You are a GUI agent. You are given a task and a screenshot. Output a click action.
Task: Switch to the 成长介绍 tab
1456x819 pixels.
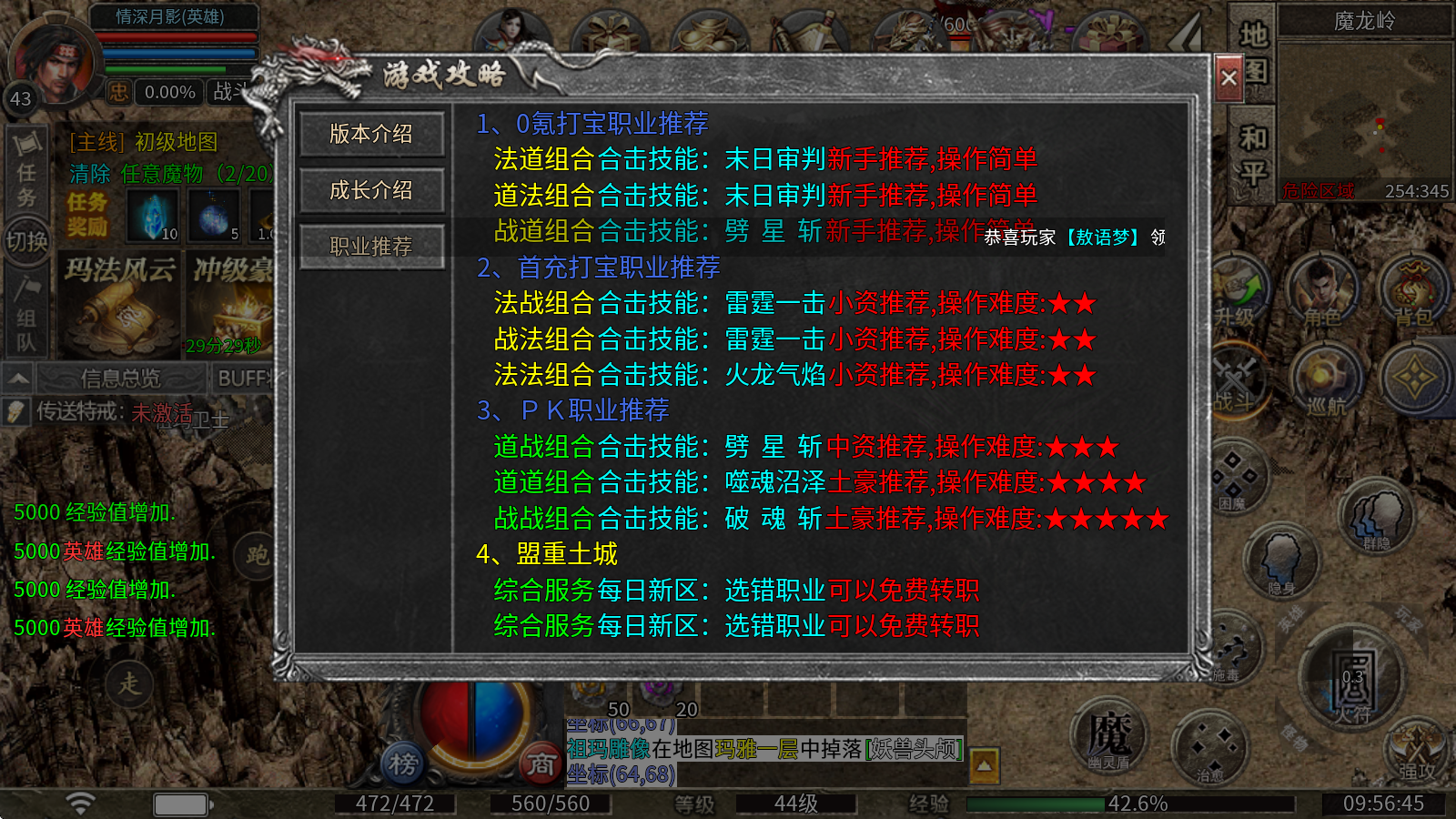tap(370, 191)
